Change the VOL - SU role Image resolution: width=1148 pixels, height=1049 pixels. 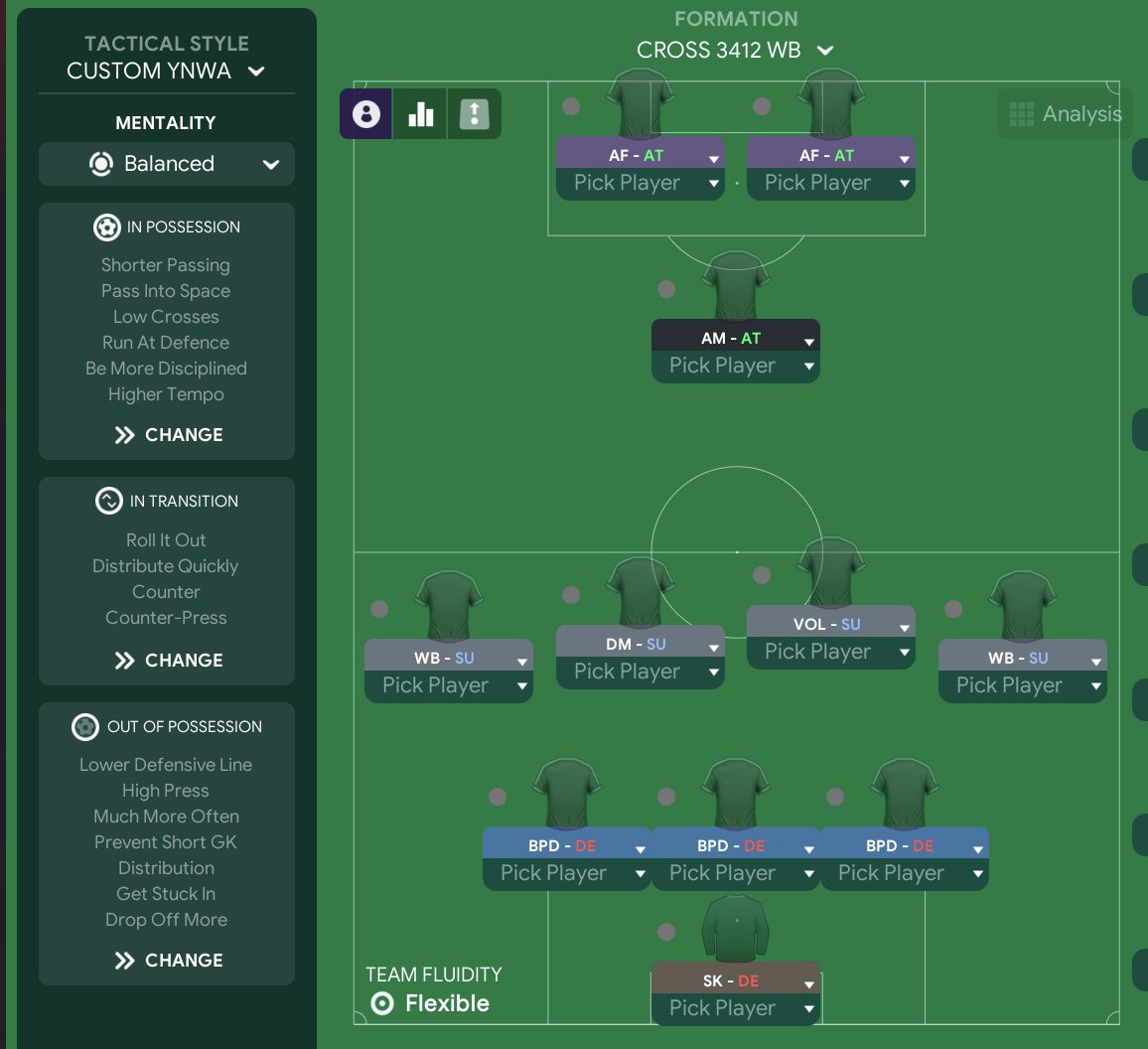(x=830, y=625)
